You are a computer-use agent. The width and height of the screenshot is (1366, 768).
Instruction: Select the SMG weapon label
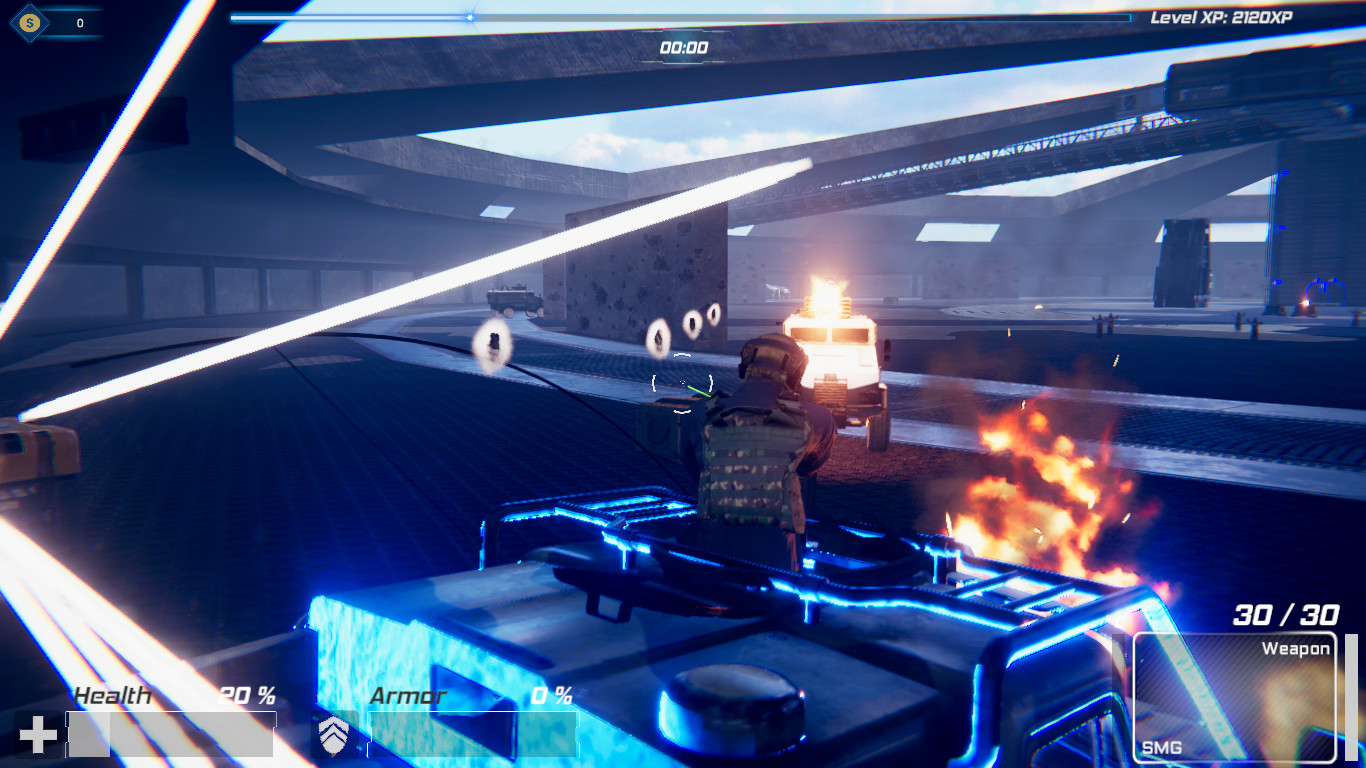pos(1163,746)
